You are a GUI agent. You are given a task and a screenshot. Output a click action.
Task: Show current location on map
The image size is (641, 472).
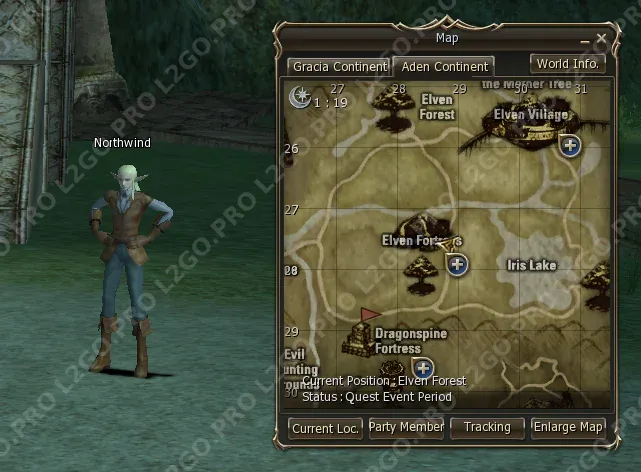(x=325, y=428)
